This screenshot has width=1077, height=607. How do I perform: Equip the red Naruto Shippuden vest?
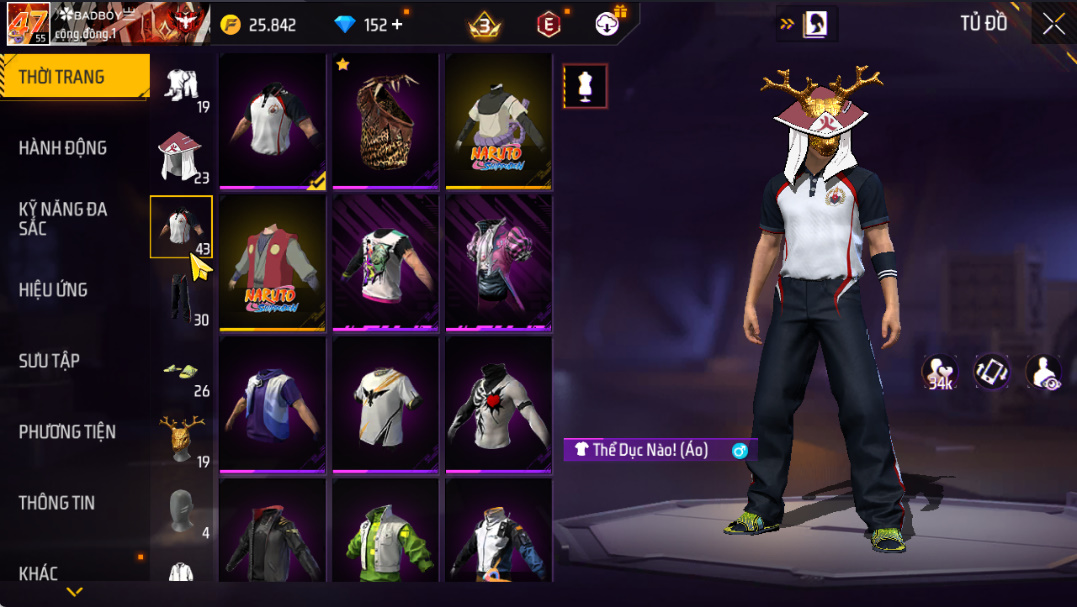[x=272, y=262]
